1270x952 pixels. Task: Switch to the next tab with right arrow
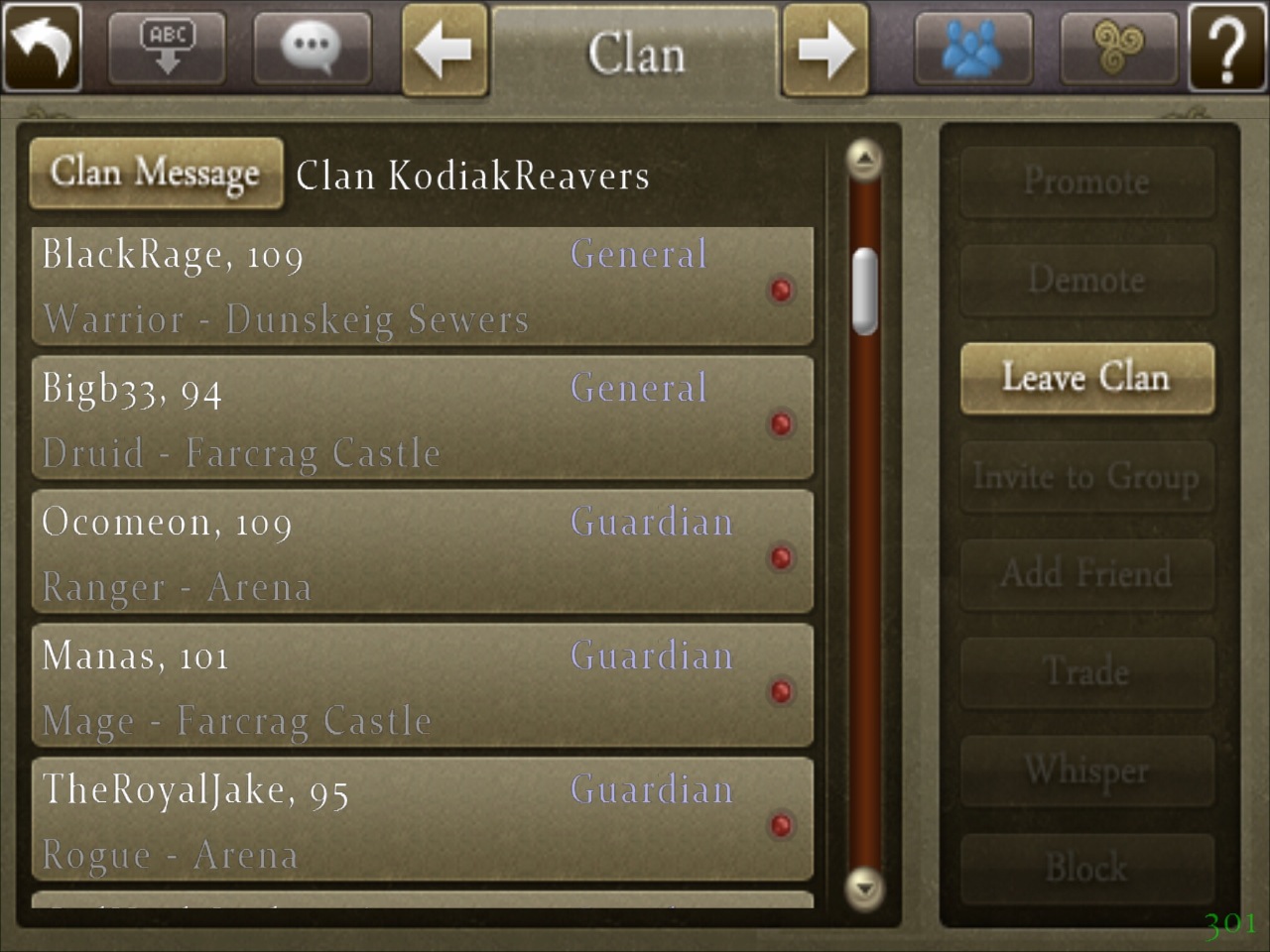pos(825,49)
